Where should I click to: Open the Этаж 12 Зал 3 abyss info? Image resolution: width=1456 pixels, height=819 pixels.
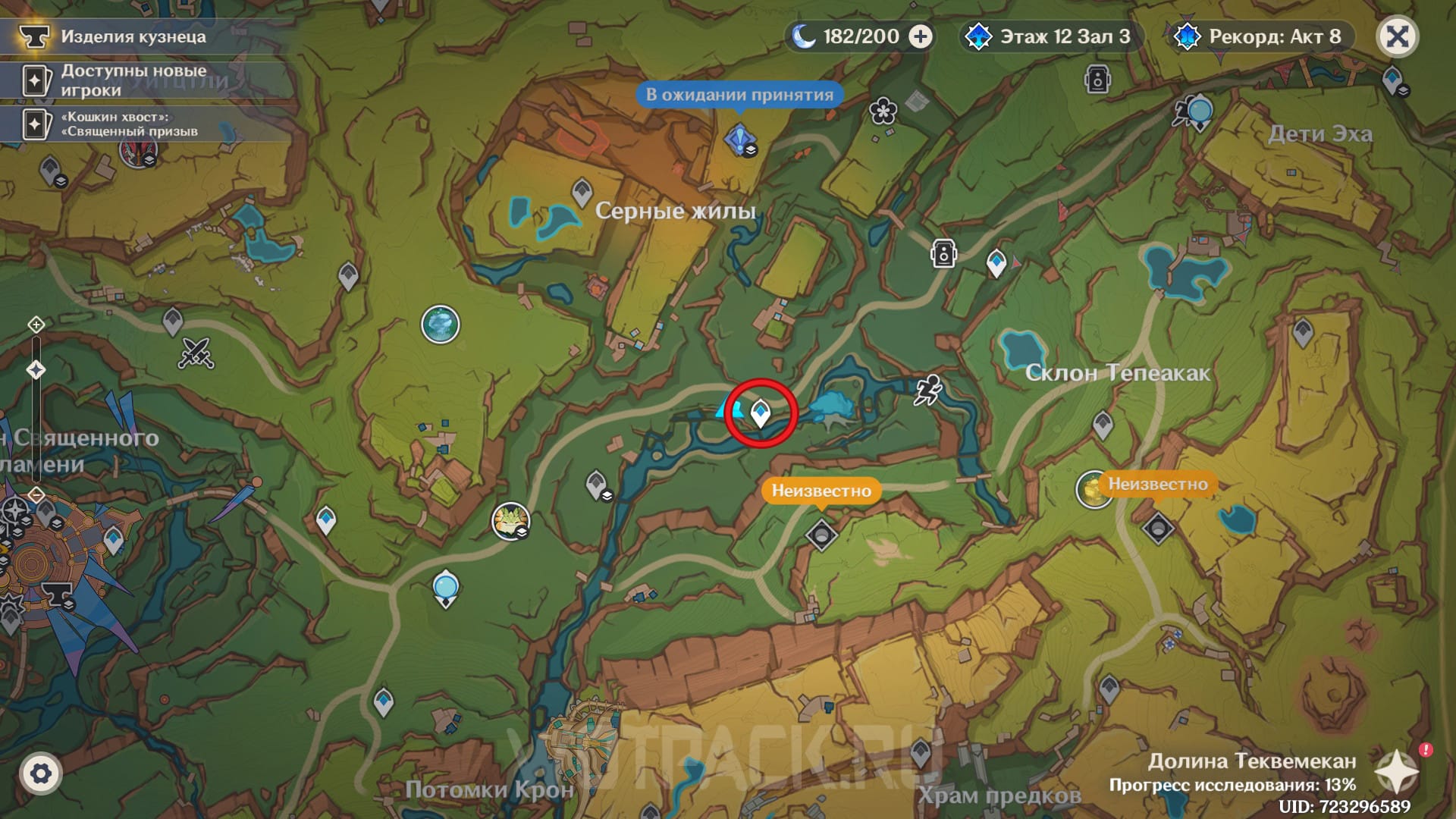pos(1052,36)
